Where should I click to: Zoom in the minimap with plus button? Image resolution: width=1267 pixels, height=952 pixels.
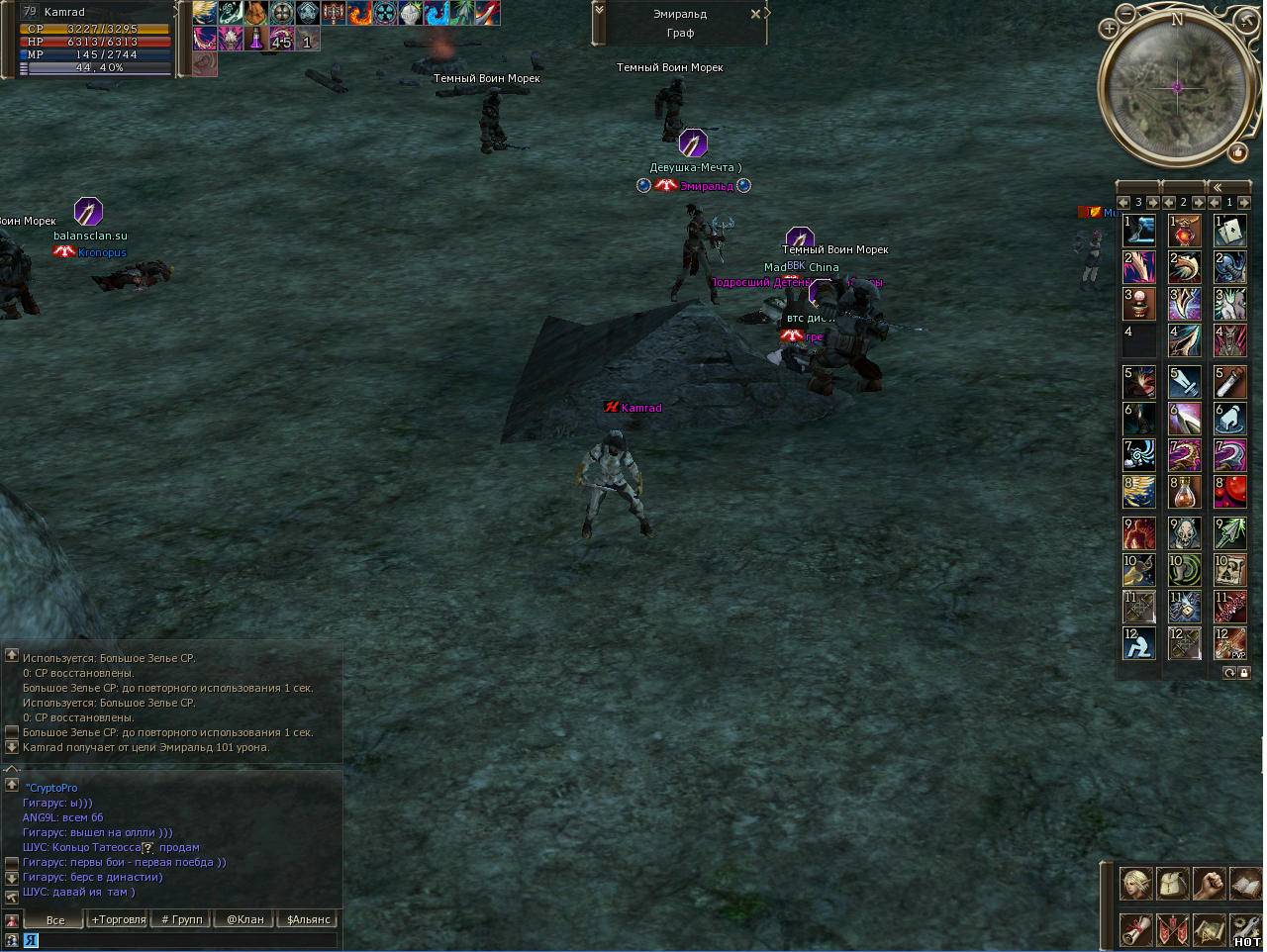point(1109,29)
